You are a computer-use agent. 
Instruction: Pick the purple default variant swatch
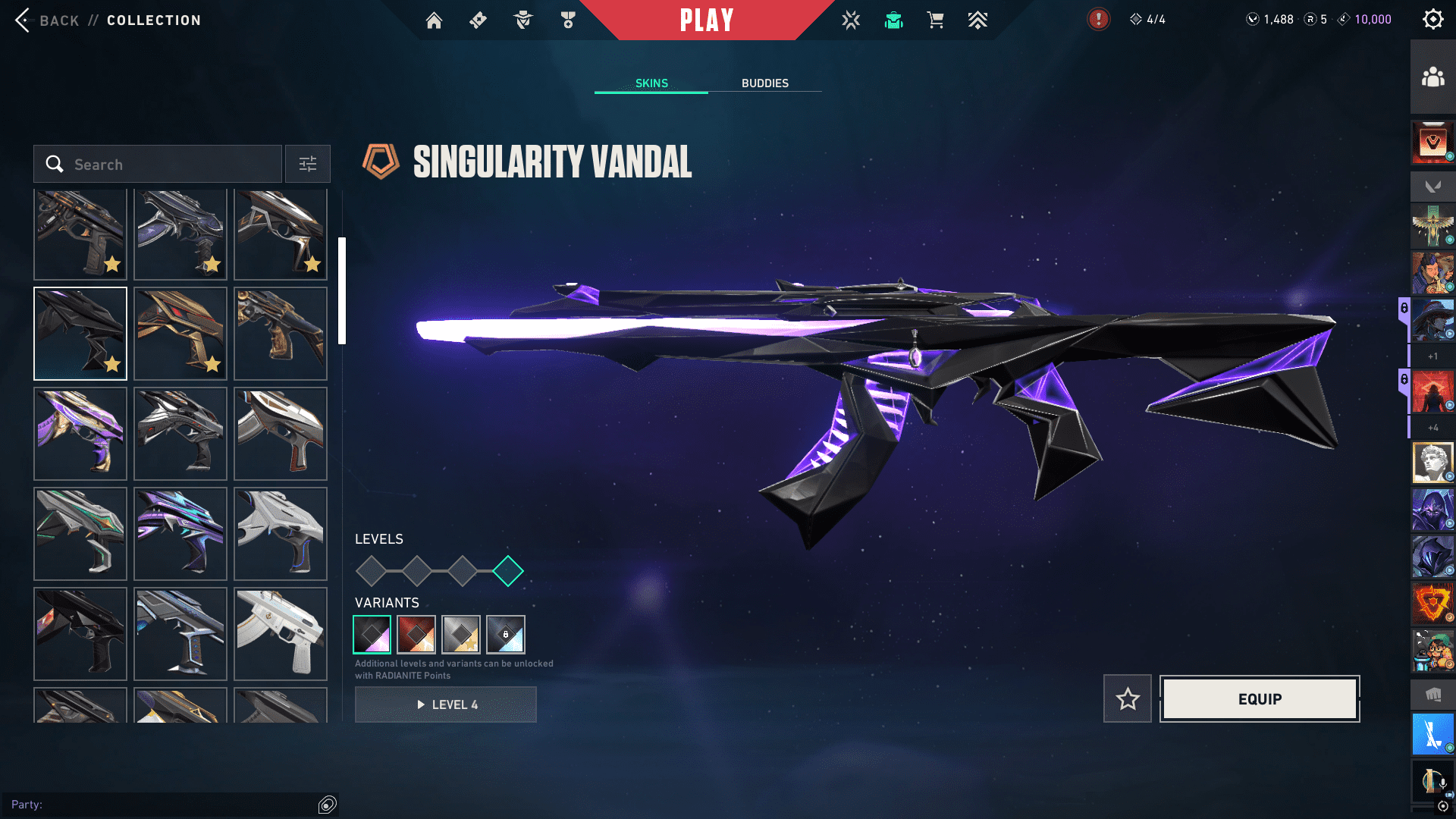coord(372,635)
